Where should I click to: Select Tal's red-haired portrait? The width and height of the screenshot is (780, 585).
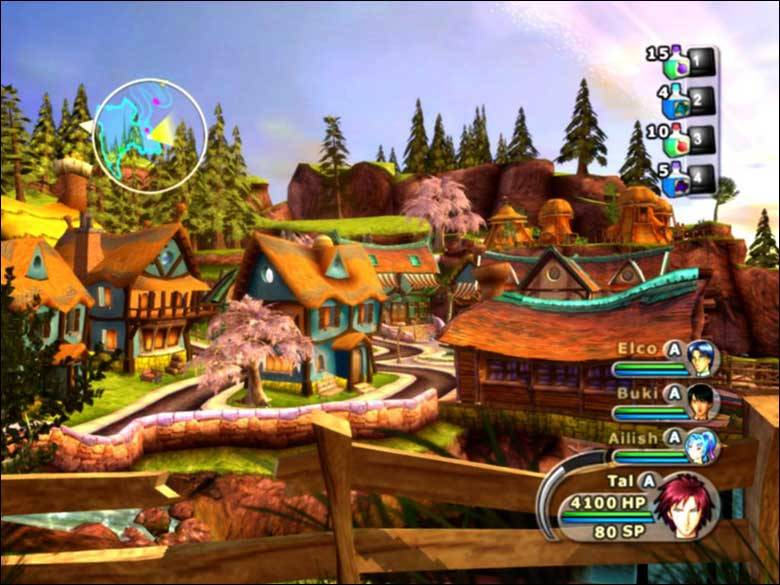tap(686, 505)
